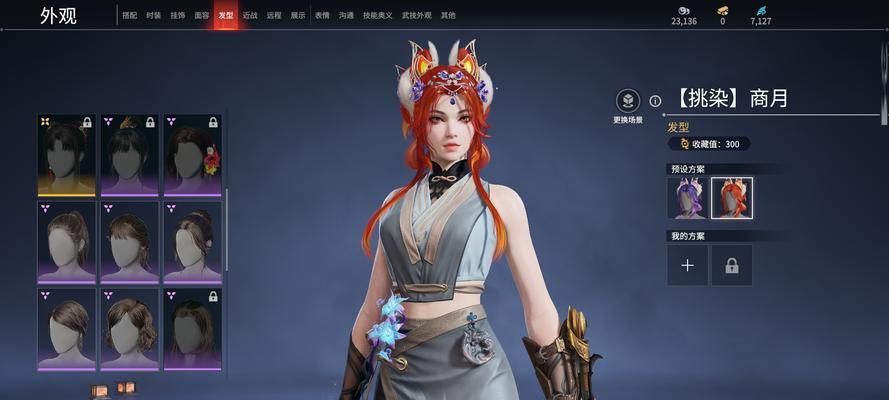This screenshot has height=400, width=889.
Task: Go to the 面容 face tab
Action: tap(202, 16)
